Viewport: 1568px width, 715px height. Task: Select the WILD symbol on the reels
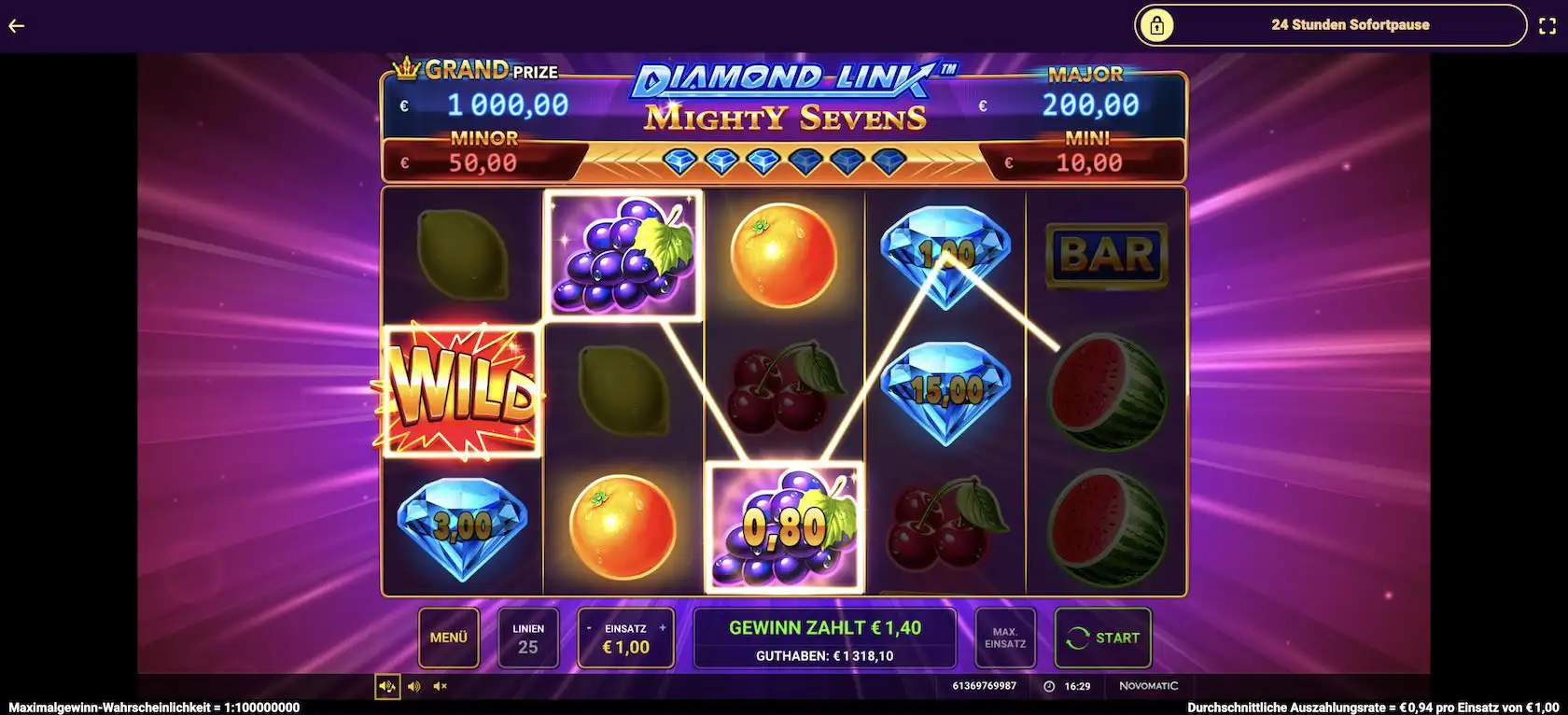point(461,392)
